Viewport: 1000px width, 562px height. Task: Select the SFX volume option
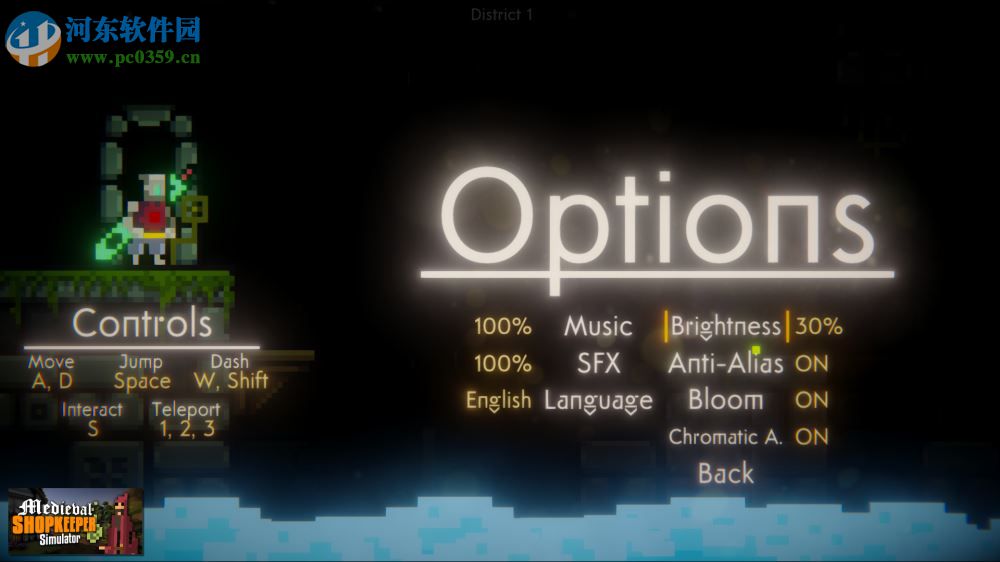tap(598, 363)
